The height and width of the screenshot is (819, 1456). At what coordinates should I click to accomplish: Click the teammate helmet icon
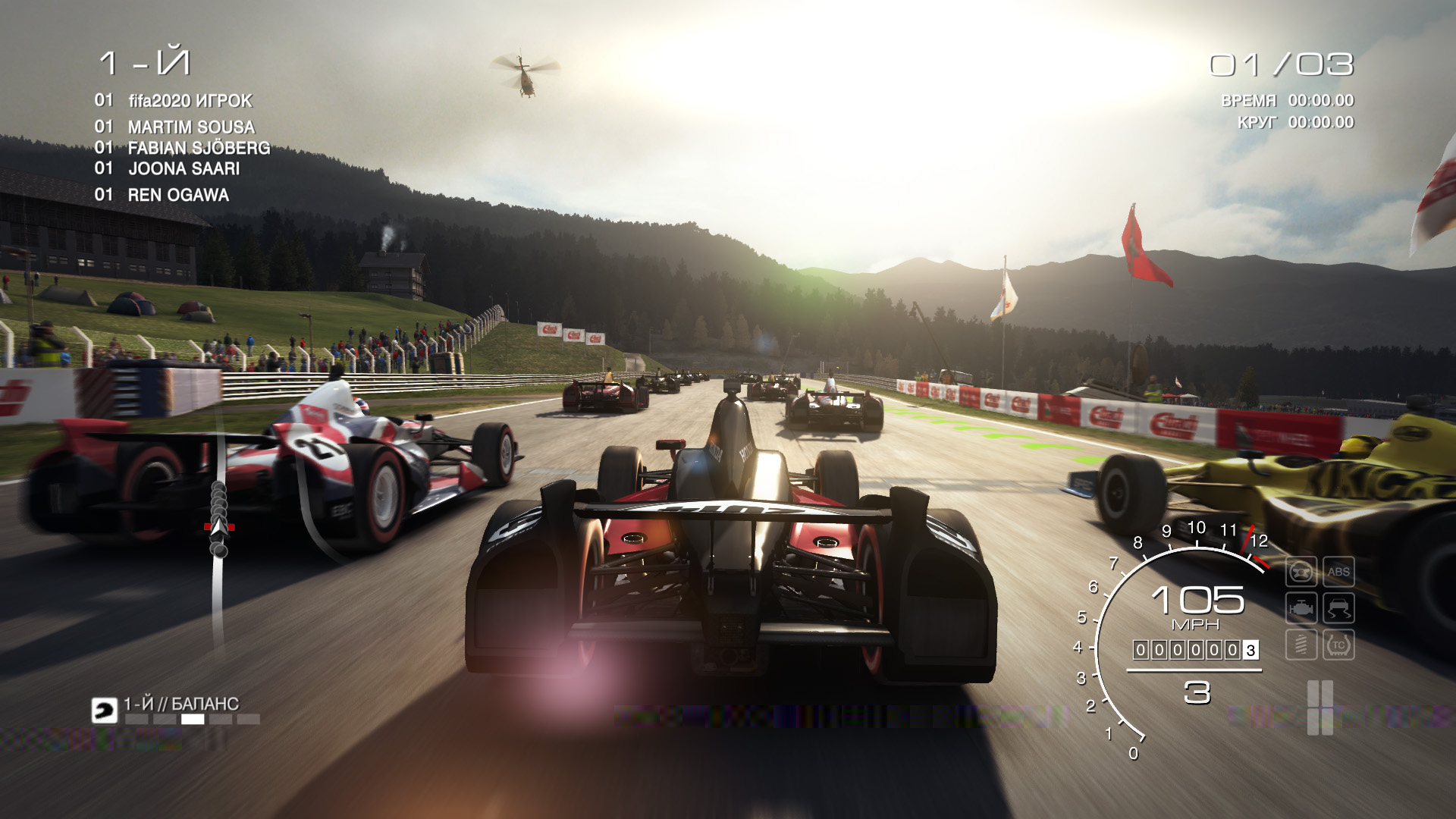(x=105, y=711)
